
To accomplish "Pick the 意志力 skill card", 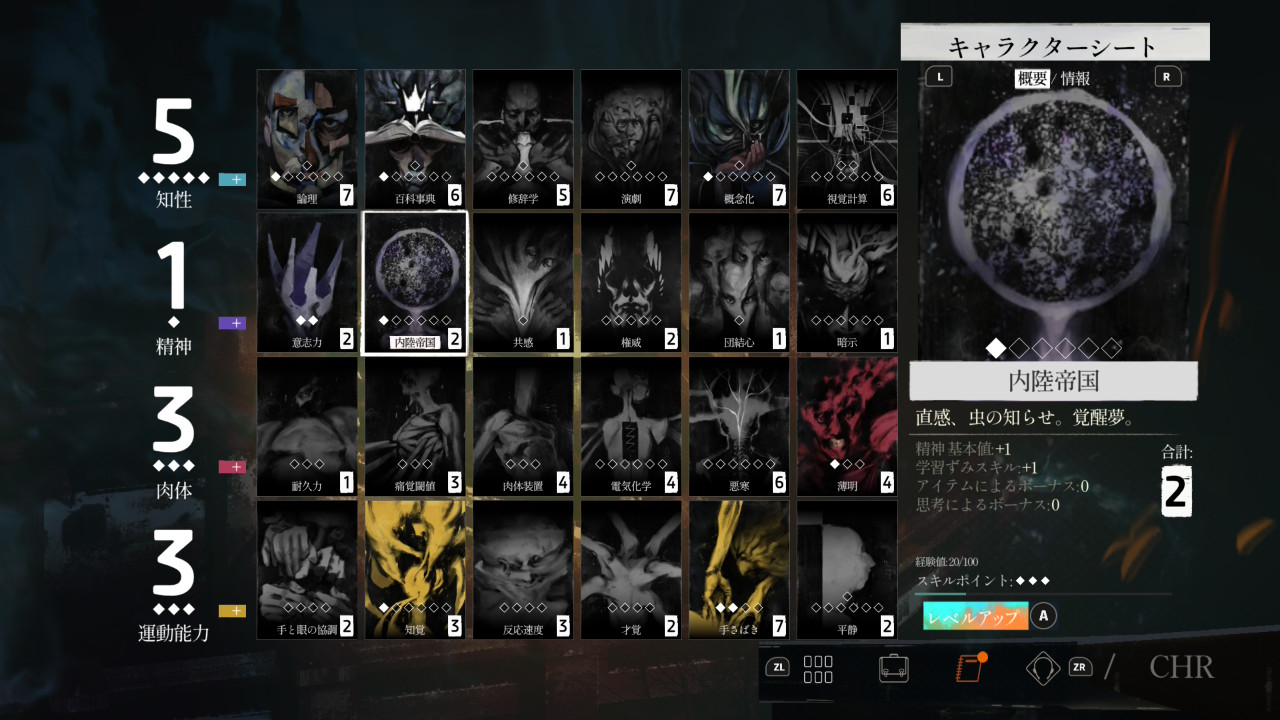I will [306, 282].
